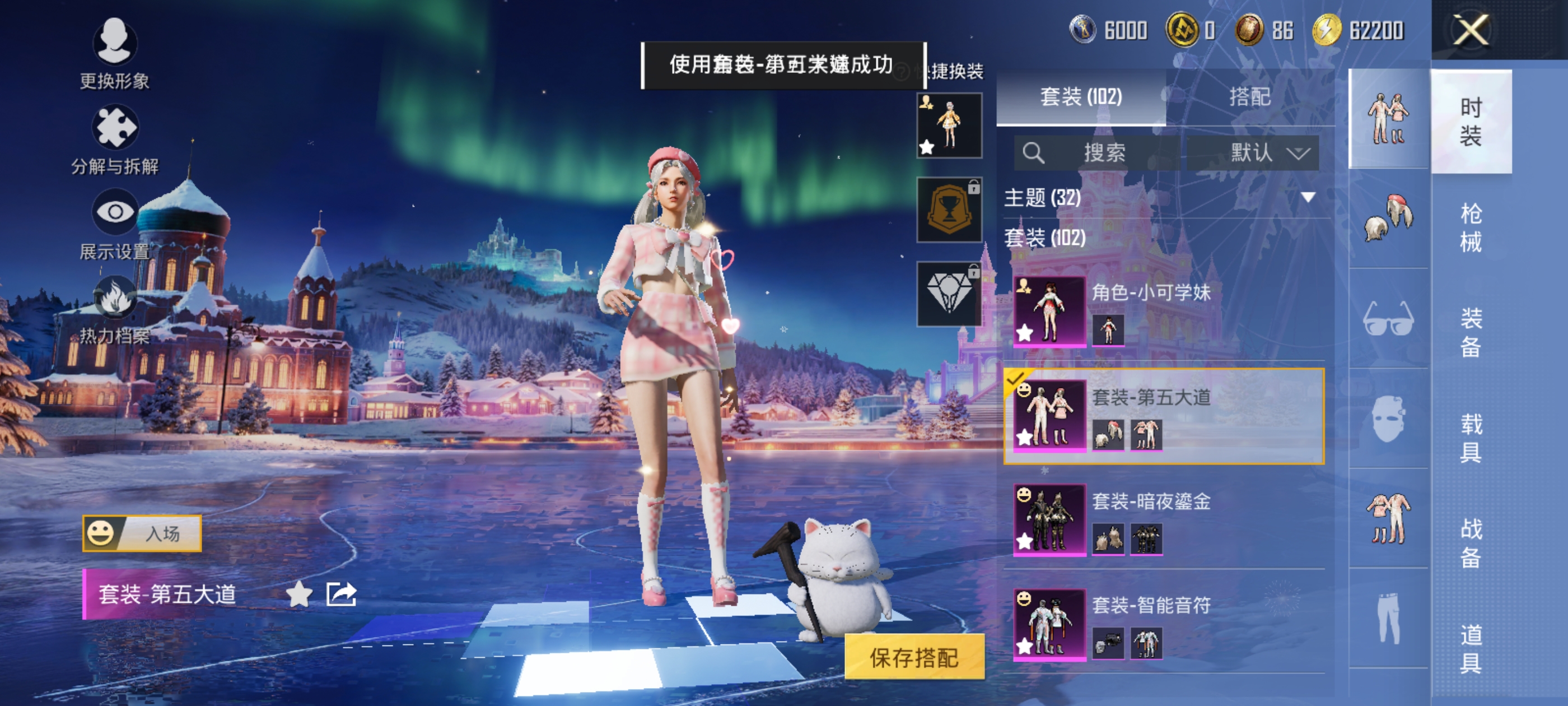This screenshot has width=1568, height=706.
Task: Favorite the outfit with the star icon
Action: [299, 594]
